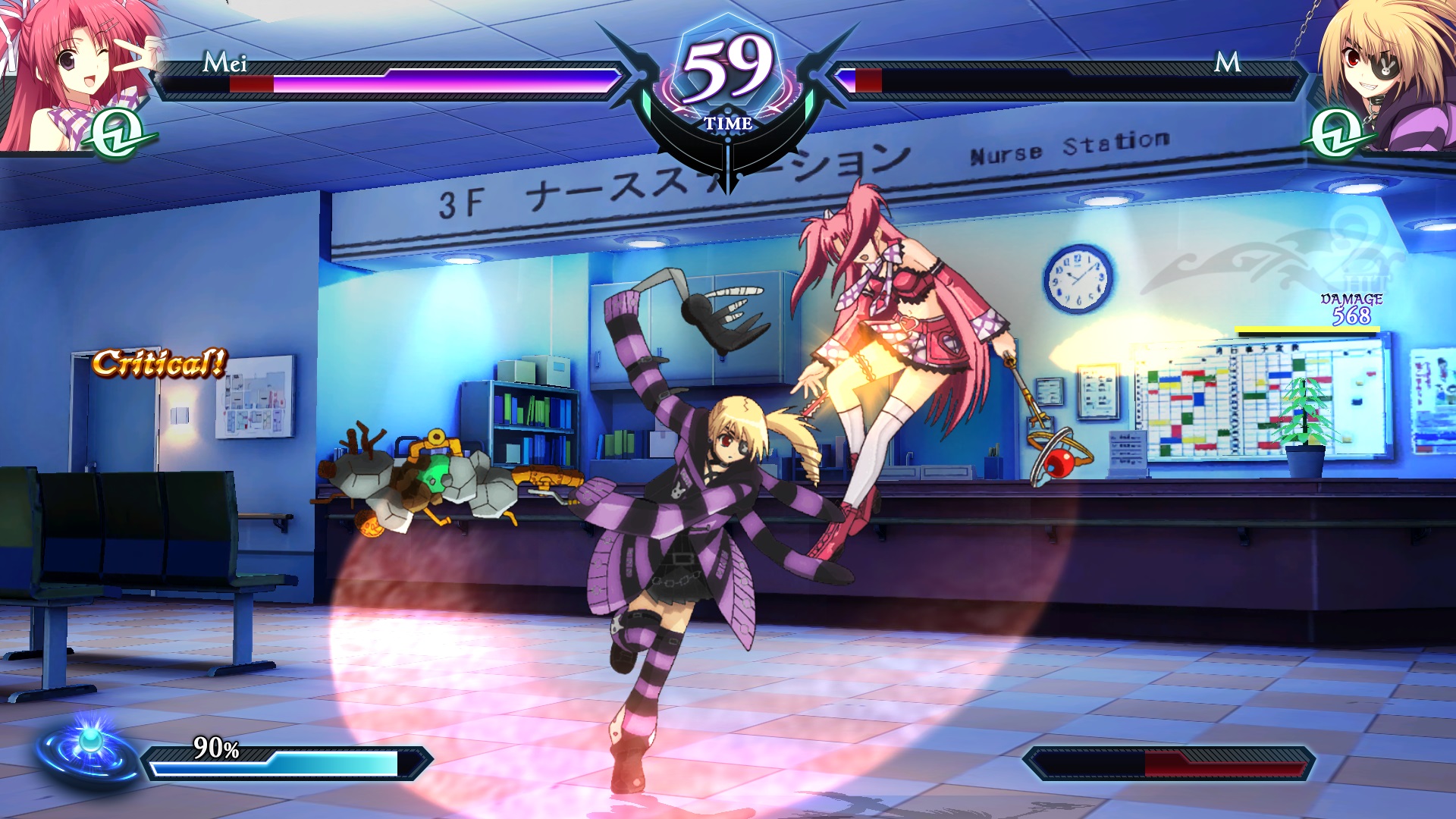Select the green emblem beside Mei's portrait

coord(119,134)
